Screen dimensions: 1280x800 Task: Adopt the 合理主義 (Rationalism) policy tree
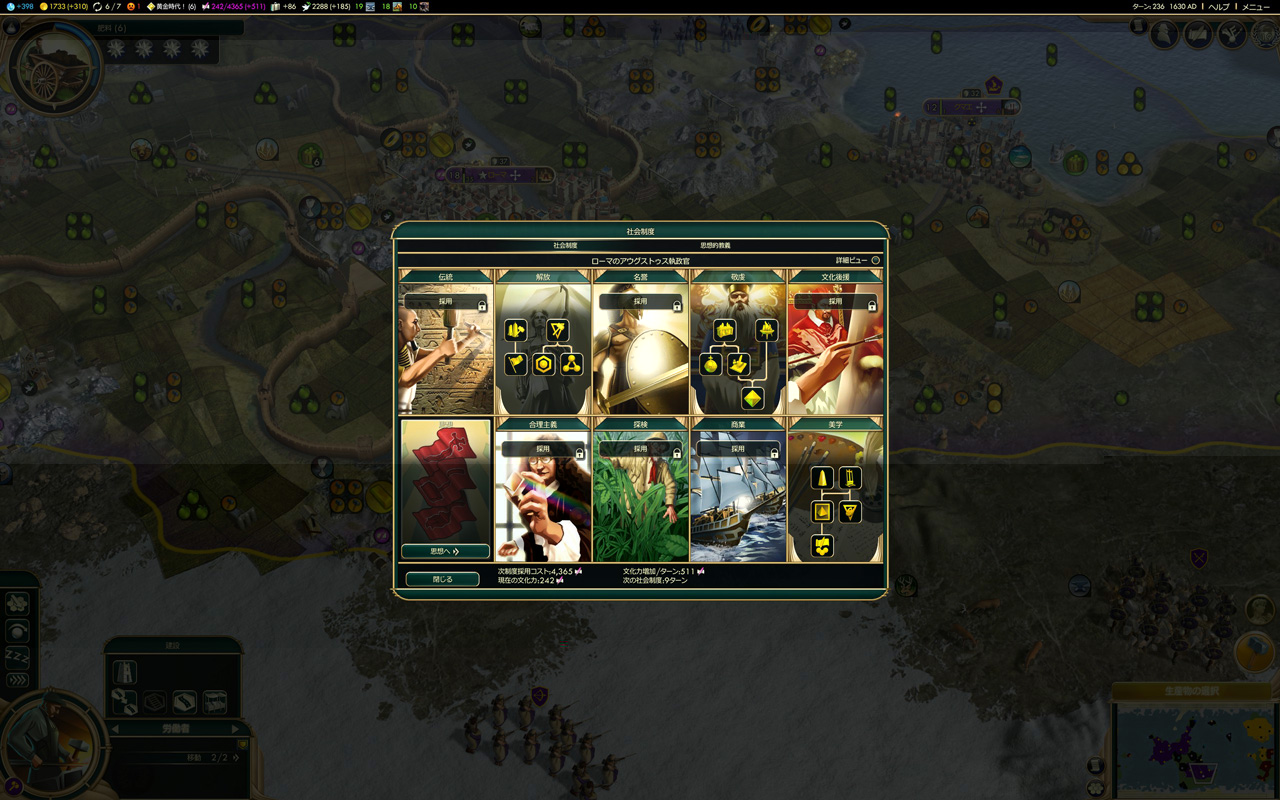pos(543,449)
